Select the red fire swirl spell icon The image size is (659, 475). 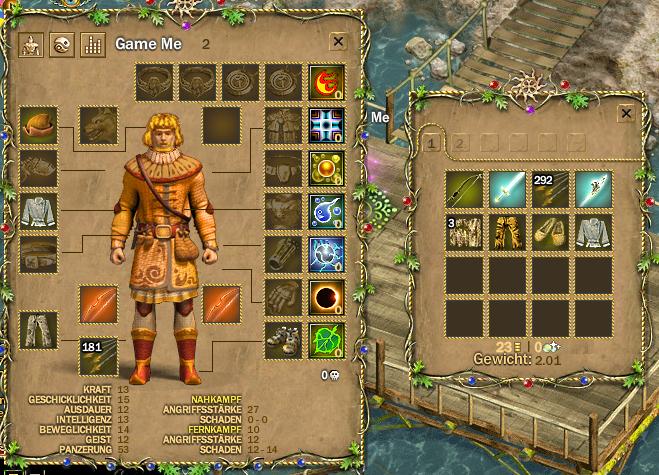(327, 82)
